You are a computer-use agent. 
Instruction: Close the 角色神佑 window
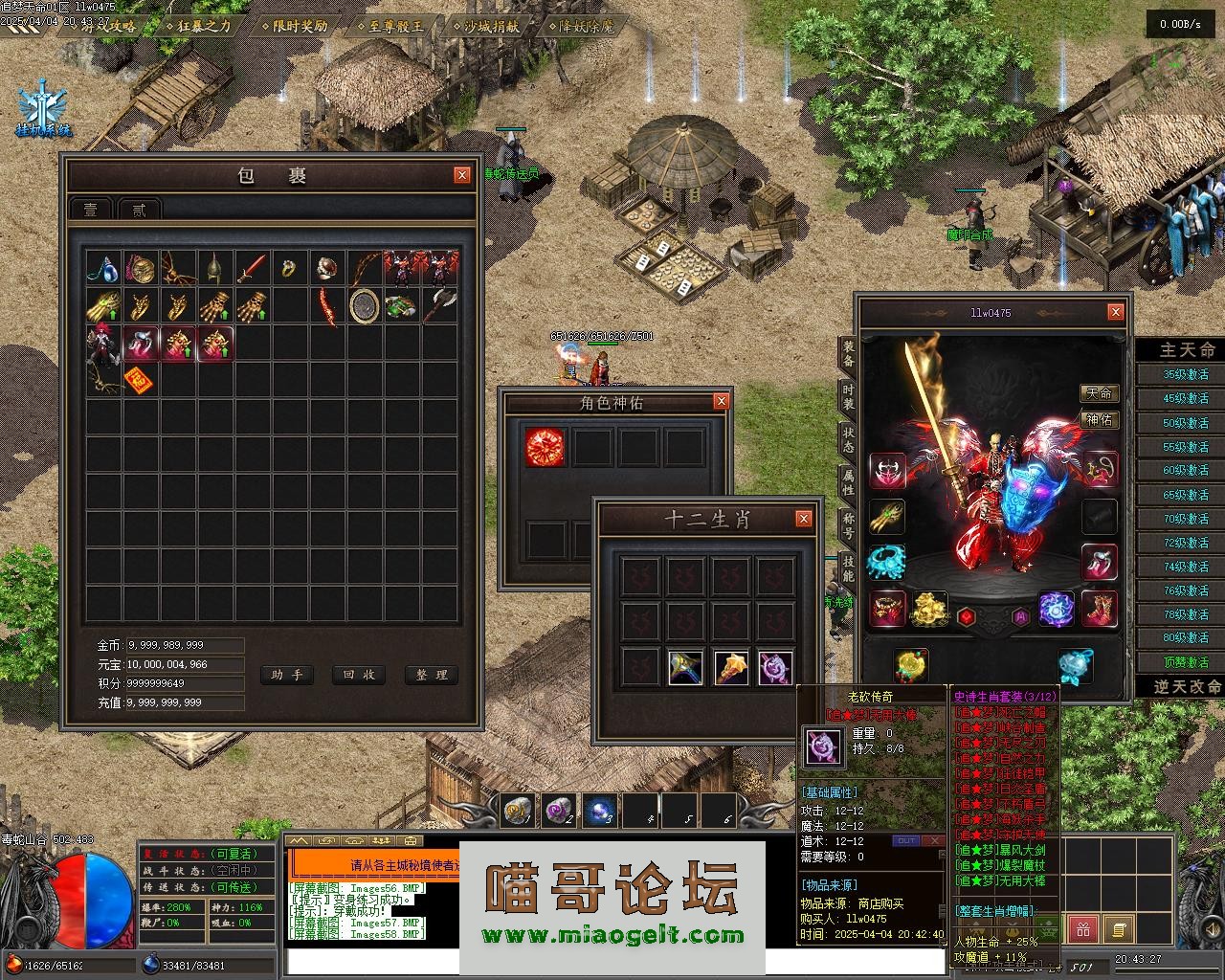pos(722,401)
